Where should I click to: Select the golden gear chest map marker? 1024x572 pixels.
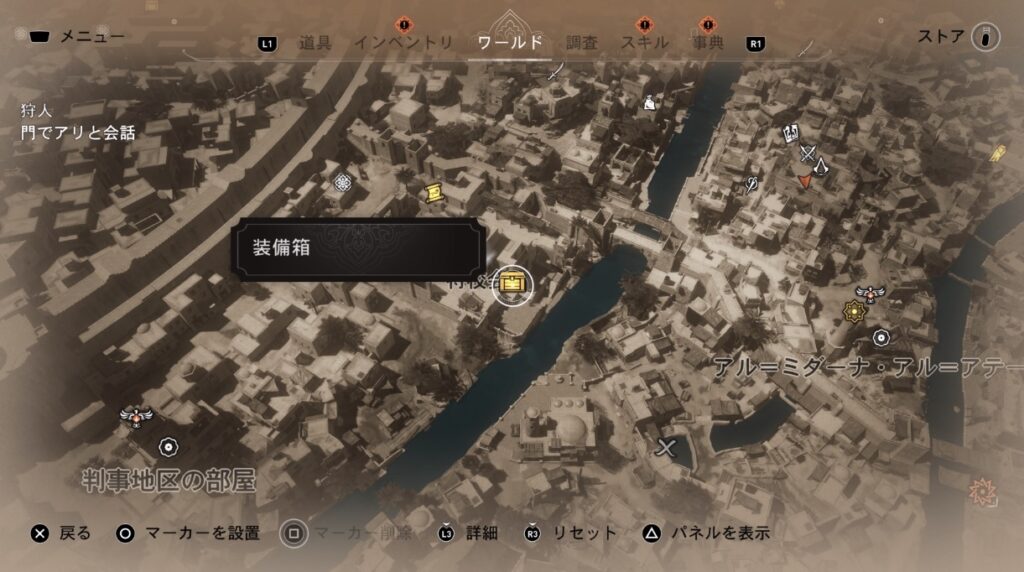coord(514,285)
